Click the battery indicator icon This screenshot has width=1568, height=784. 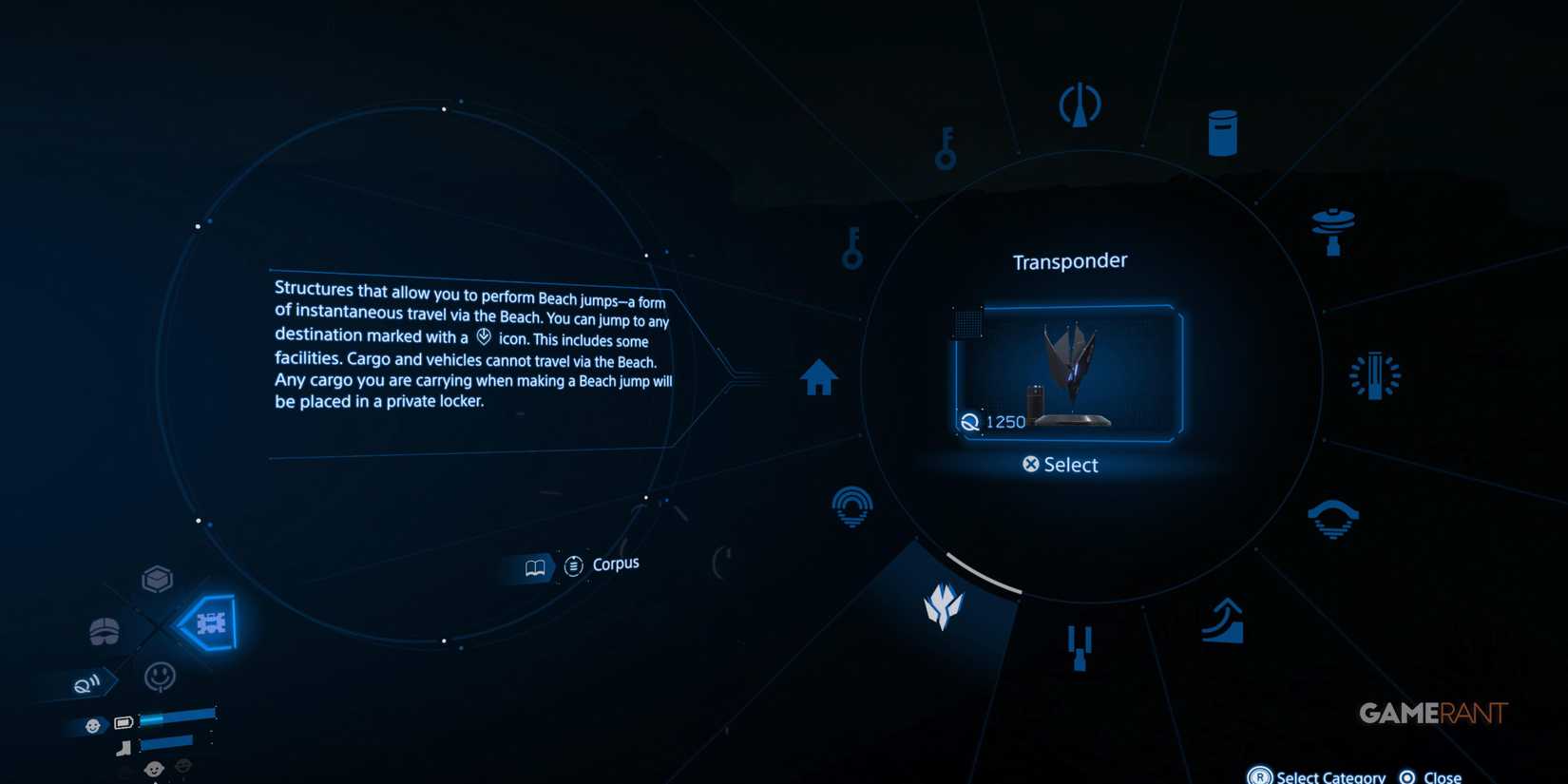pos(122,722)
